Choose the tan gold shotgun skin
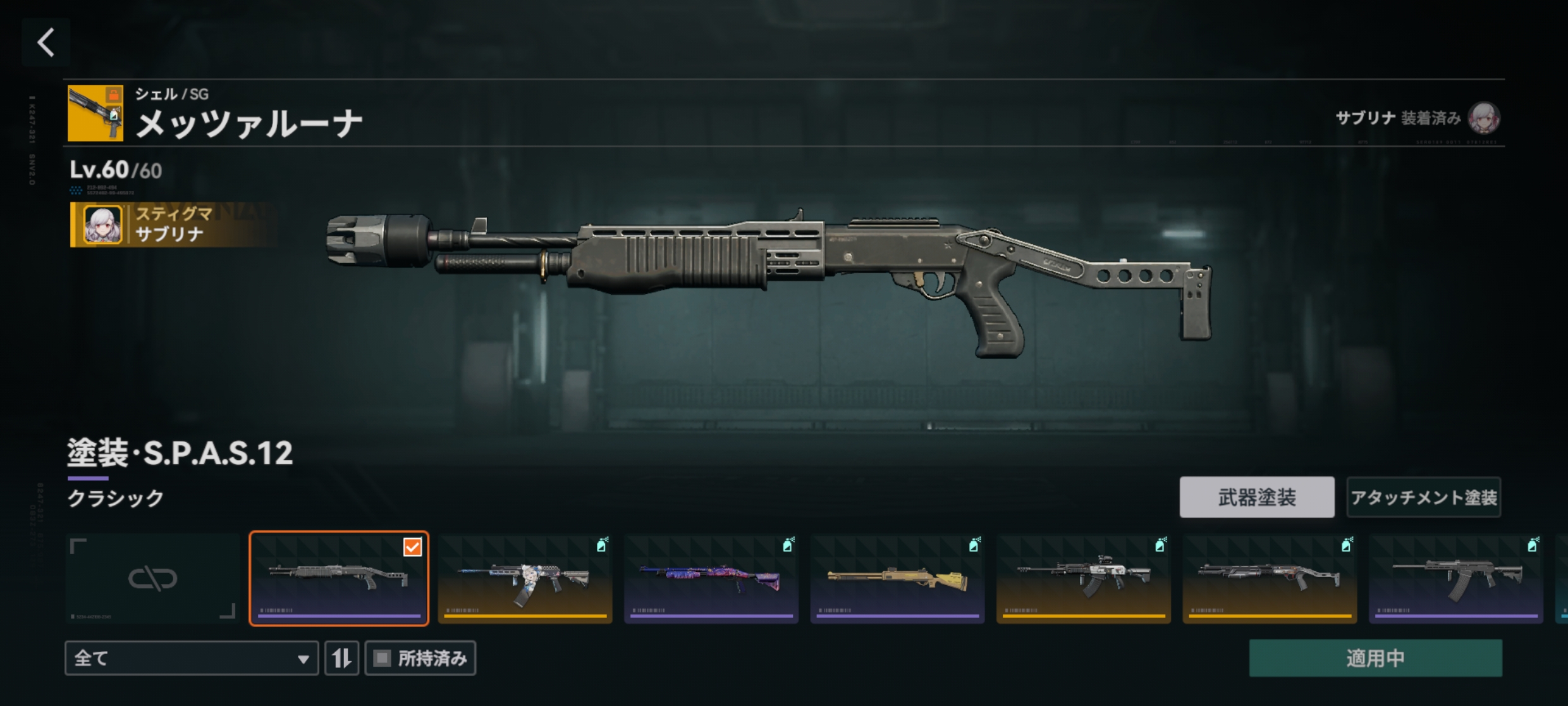1568x706 pixels. 897,578
